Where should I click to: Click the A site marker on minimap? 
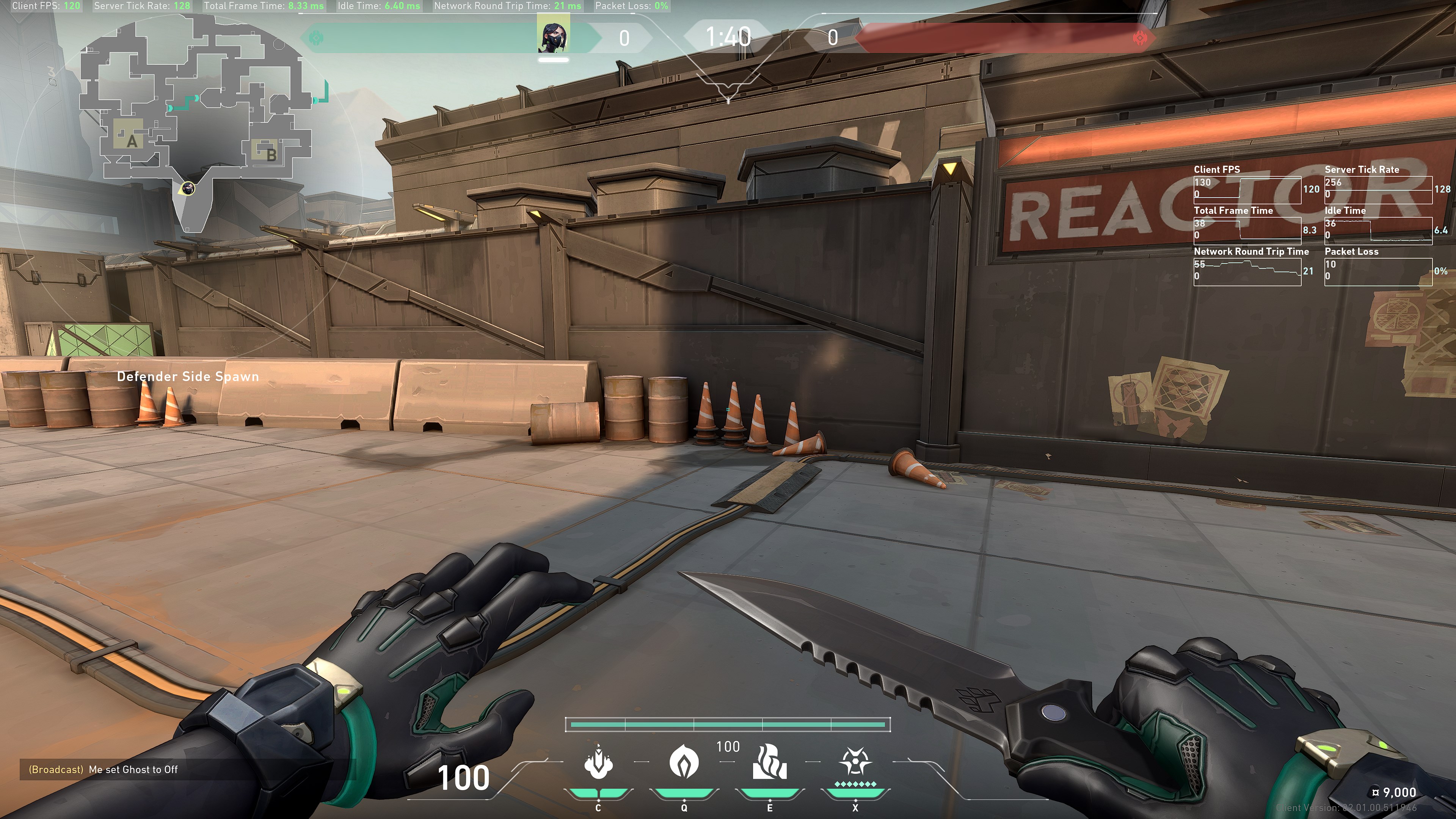[132, 141]
